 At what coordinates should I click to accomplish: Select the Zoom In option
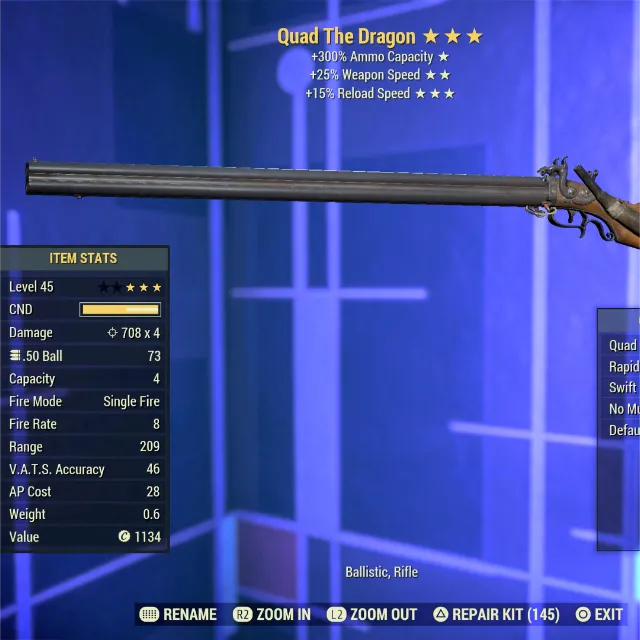pyautogui.click(x=272, y=614)
